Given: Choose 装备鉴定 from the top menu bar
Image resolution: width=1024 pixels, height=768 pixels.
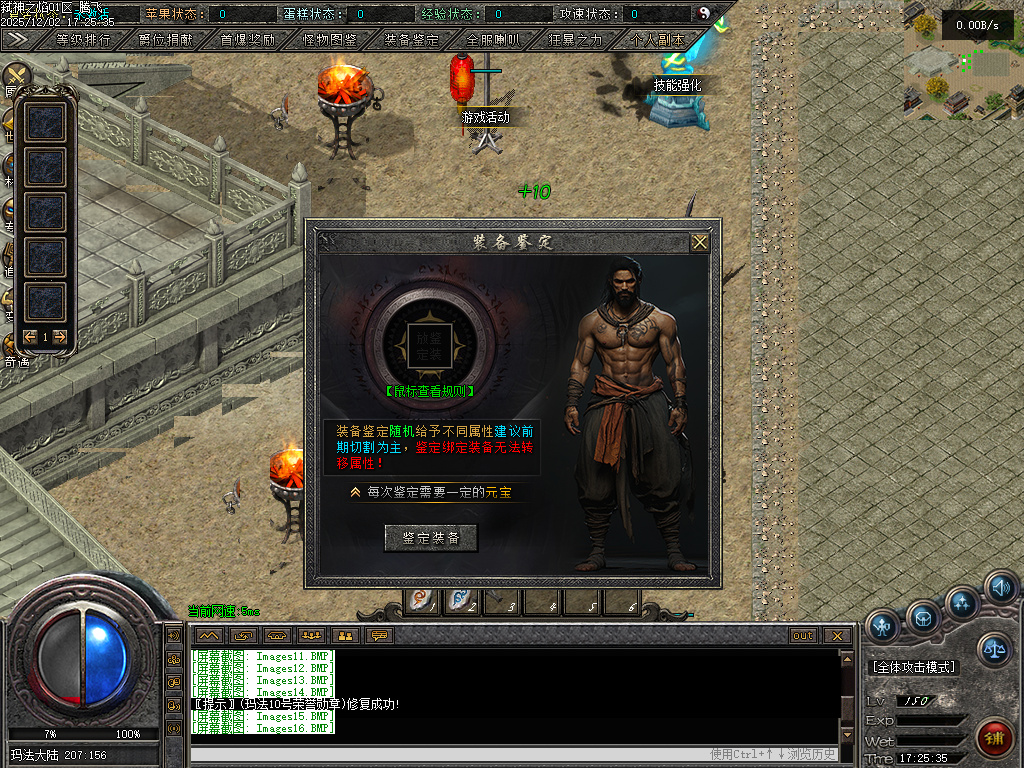Looking at the screenshot, I should pyautogui.click(x=412, y=40).
